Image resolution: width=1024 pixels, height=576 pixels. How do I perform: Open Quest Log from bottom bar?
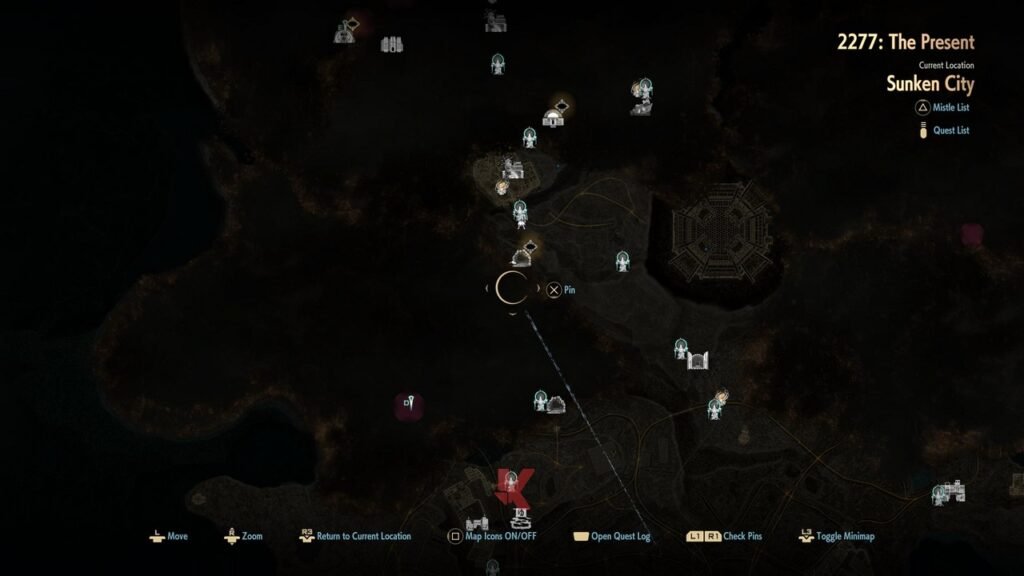tap(620, 536)
